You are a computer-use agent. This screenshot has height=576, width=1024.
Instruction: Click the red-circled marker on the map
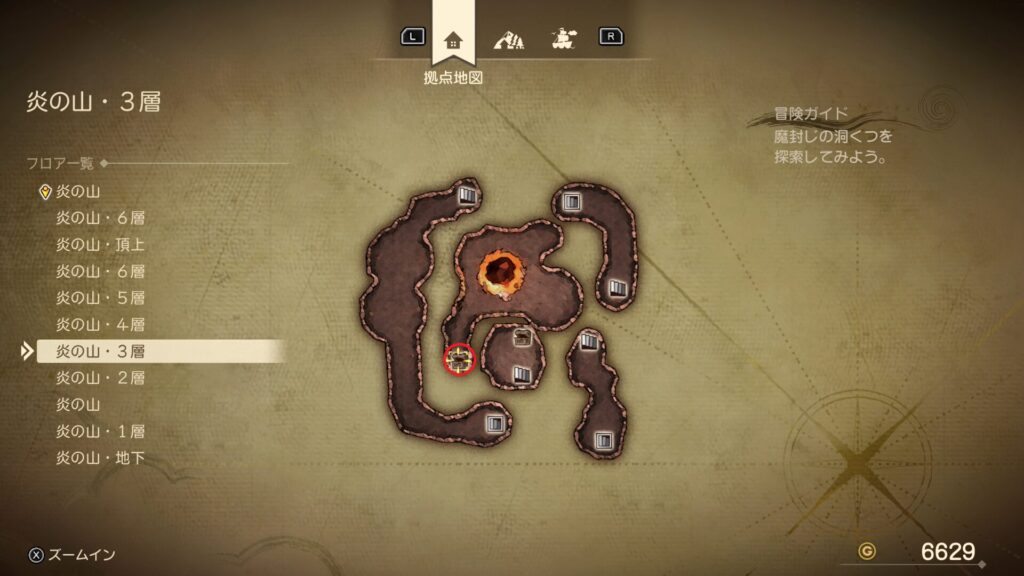459,359
